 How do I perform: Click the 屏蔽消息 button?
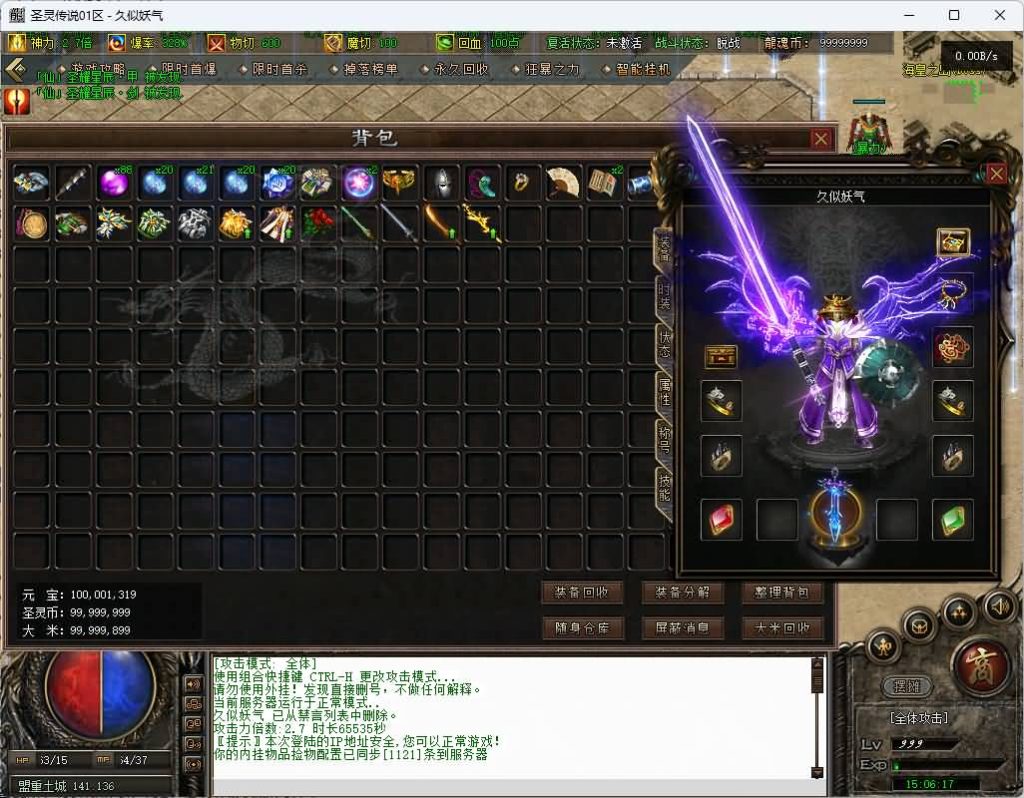pos(682,628)
